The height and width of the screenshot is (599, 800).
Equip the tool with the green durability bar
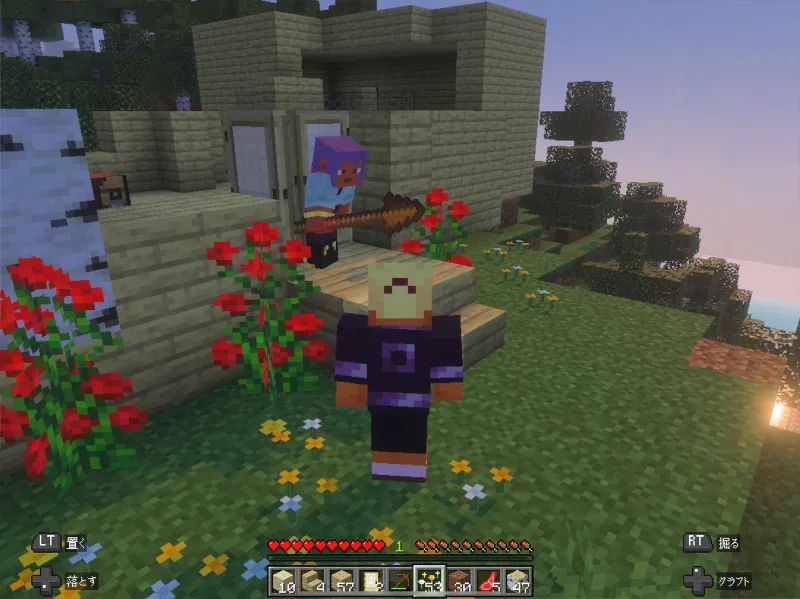pos(400,580)
